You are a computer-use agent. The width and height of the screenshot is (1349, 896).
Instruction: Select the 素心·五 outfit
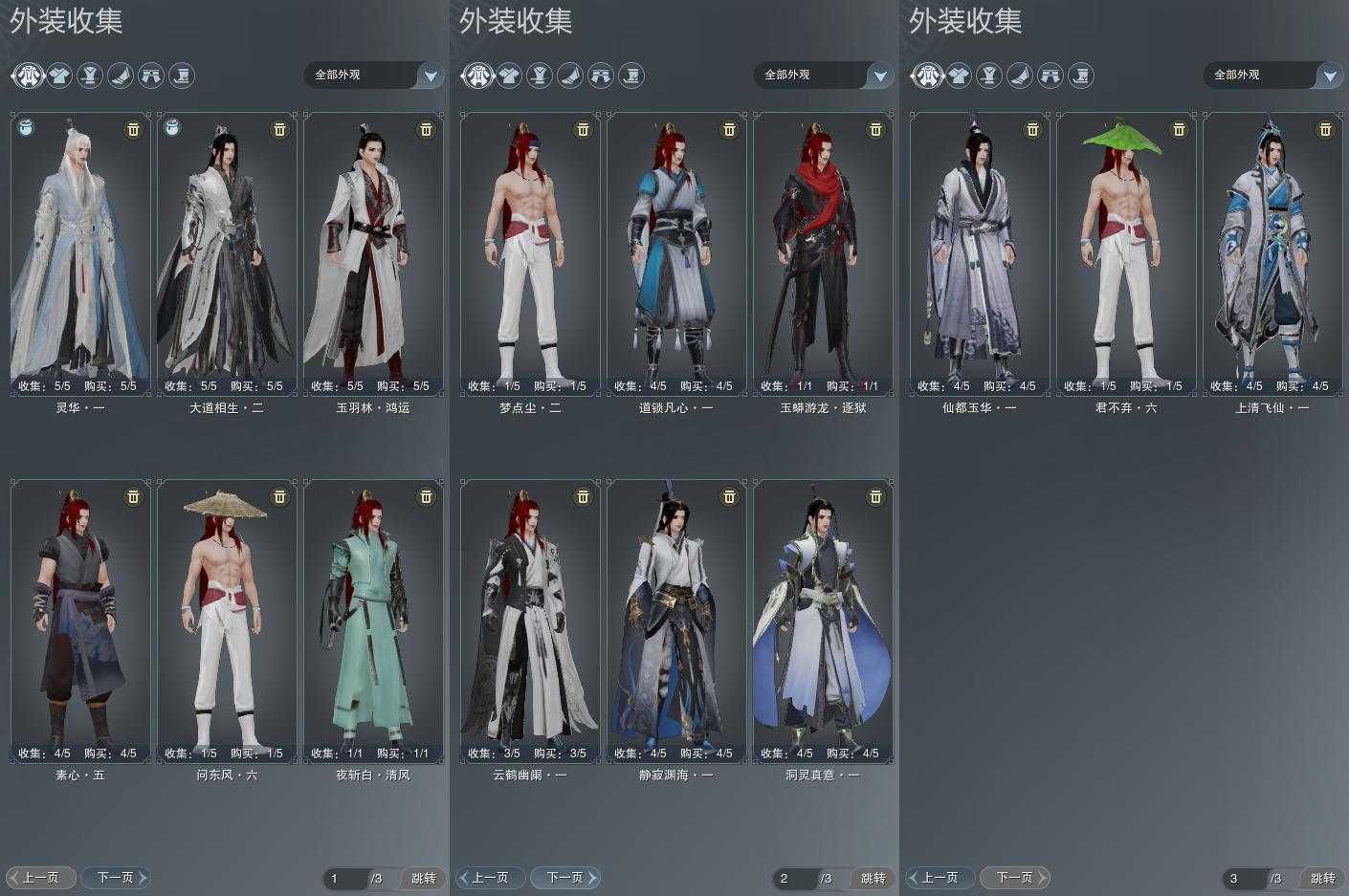[80, 621]
